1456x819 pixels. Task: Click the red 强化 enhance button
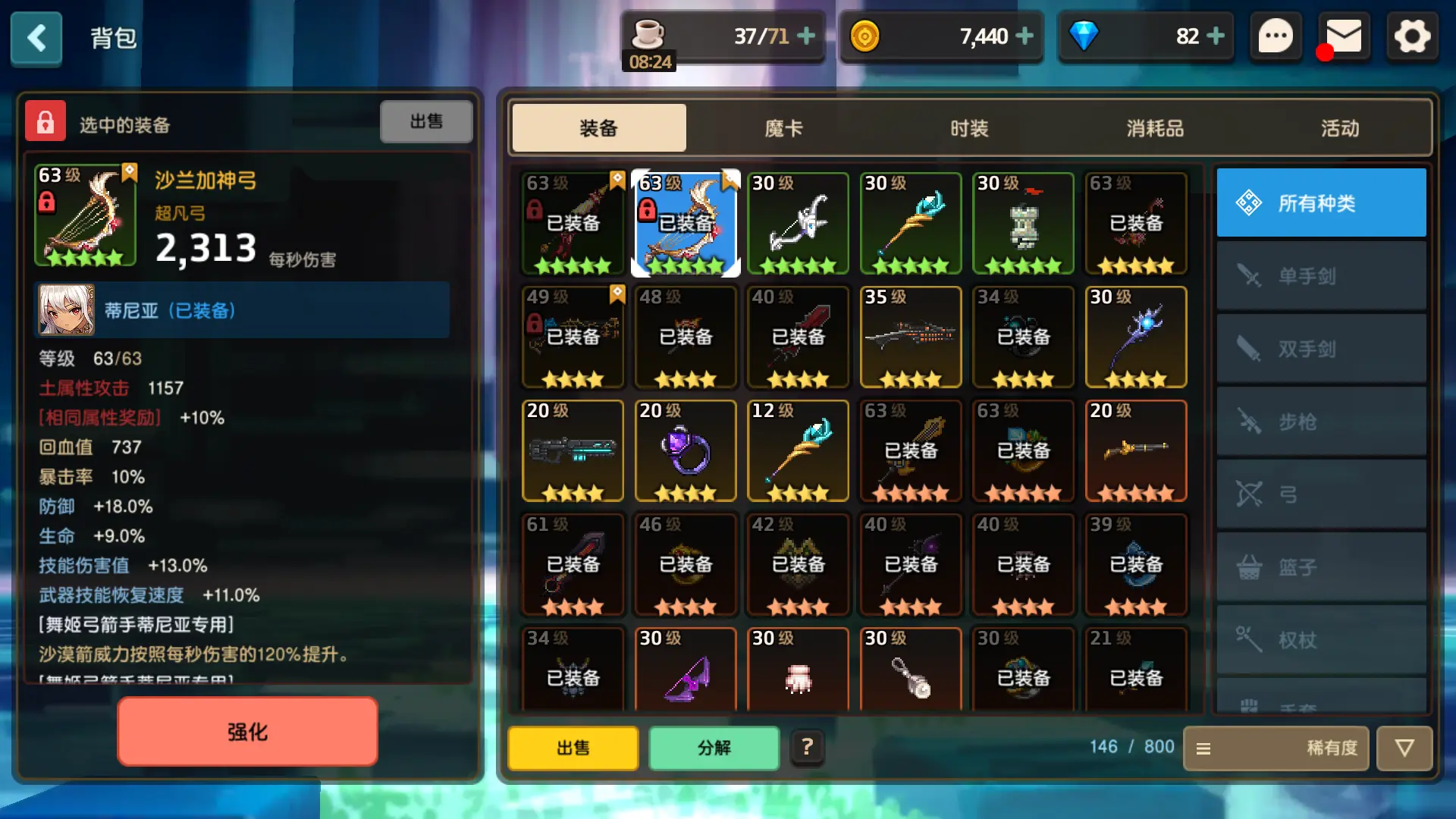tap(247, 732)
